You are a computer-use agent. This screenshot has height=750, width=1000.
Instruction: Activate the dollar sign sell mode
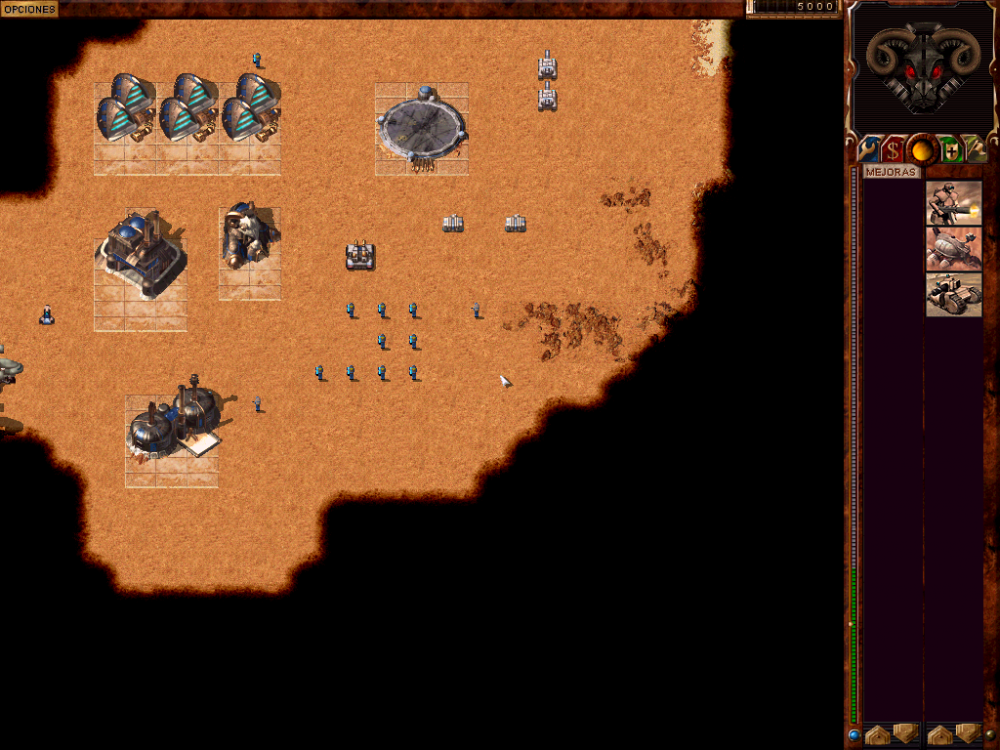coord(892,150)
